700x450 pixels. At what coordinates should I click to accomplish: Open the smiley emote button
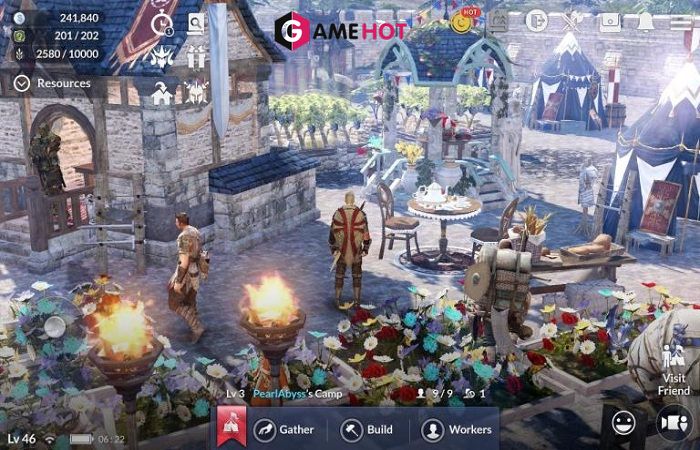(623, 424)
